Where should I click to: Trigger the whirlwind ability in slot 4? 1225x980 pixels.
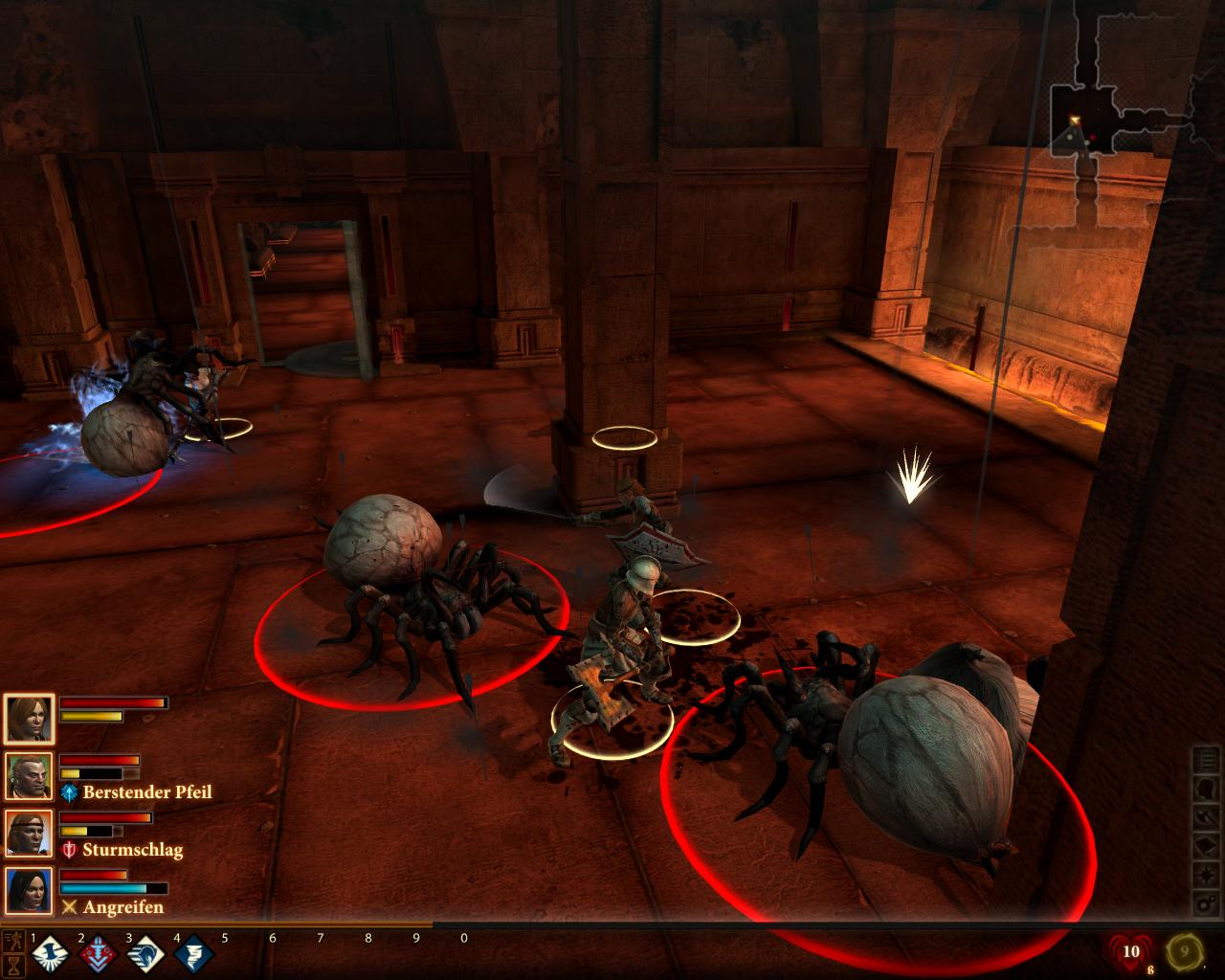tap(191, 954)
